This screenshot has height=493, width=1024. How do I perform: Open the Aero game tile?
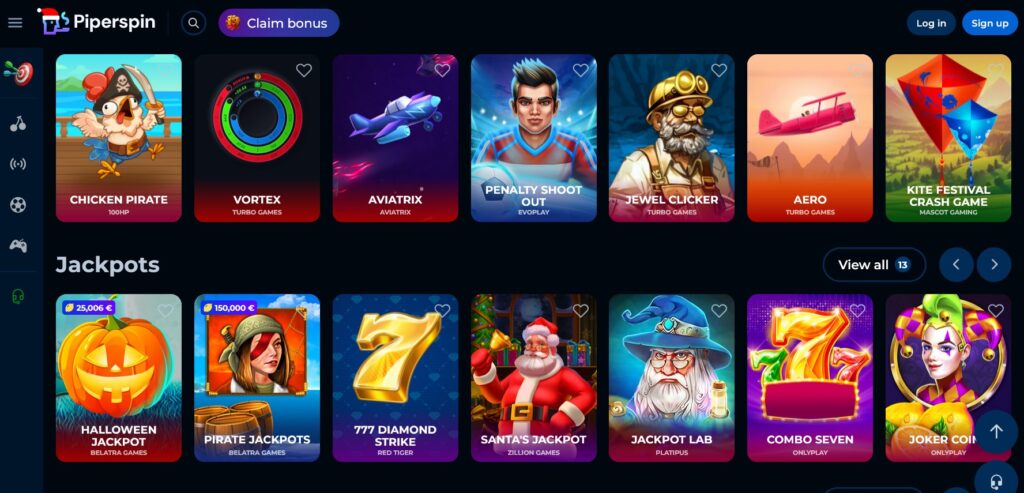point(809,137)
